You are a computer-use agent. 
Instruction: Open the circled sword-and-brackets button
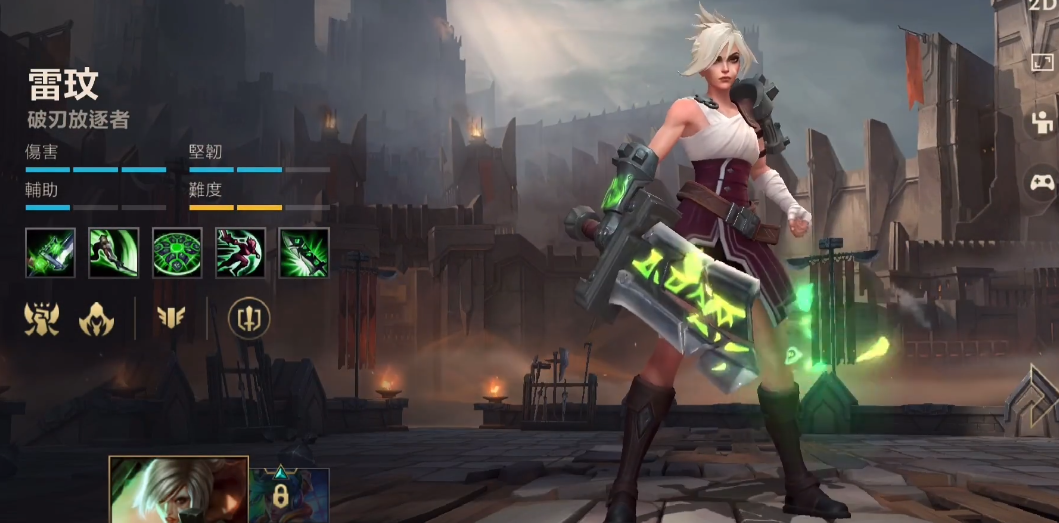[248, 319]
